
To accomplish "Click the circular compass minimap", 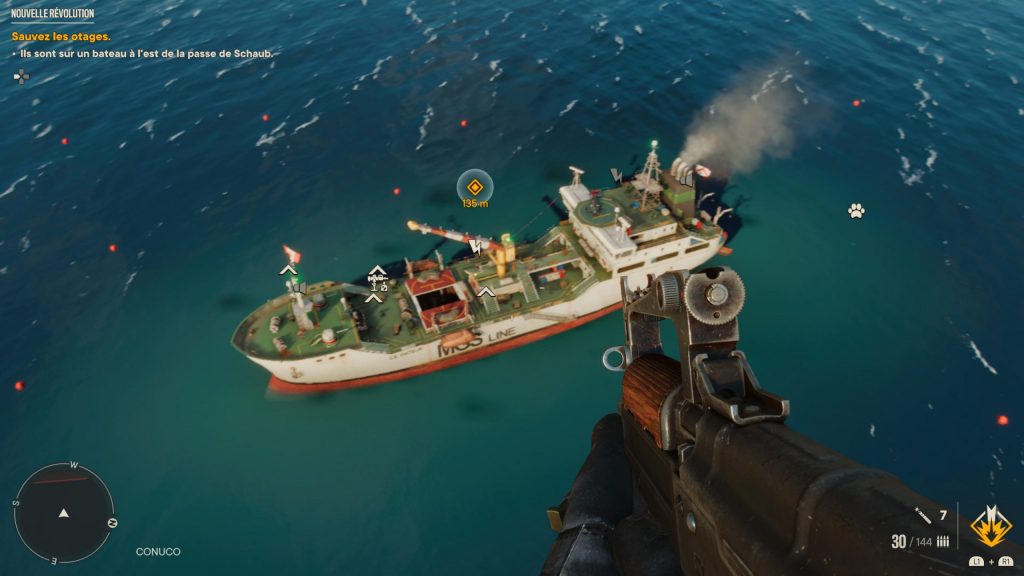I will pyautogui.click(x=64, y=512).
